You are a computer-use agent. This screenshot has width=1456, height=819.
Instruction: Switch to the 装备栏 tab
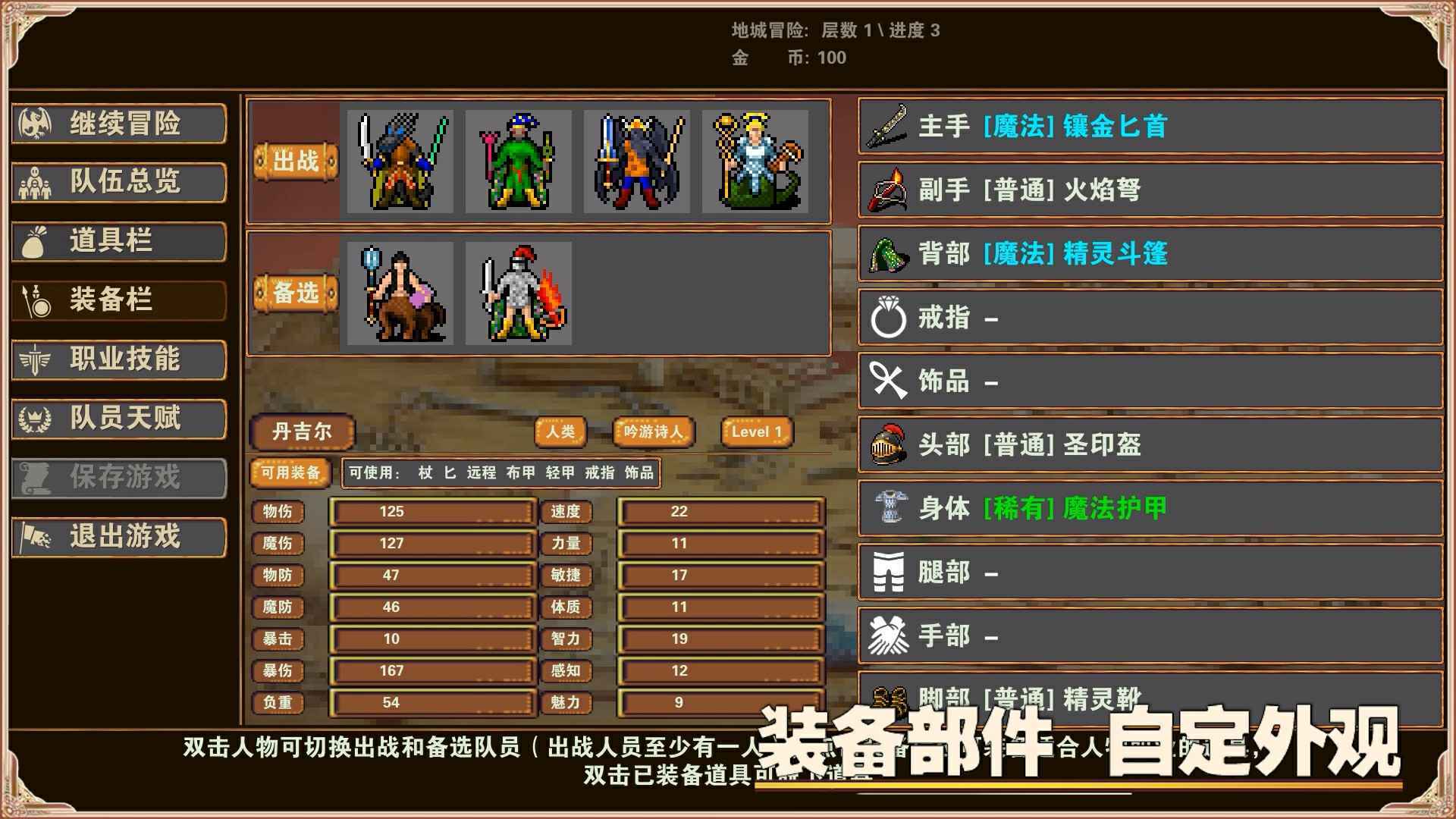pos(118,301)
